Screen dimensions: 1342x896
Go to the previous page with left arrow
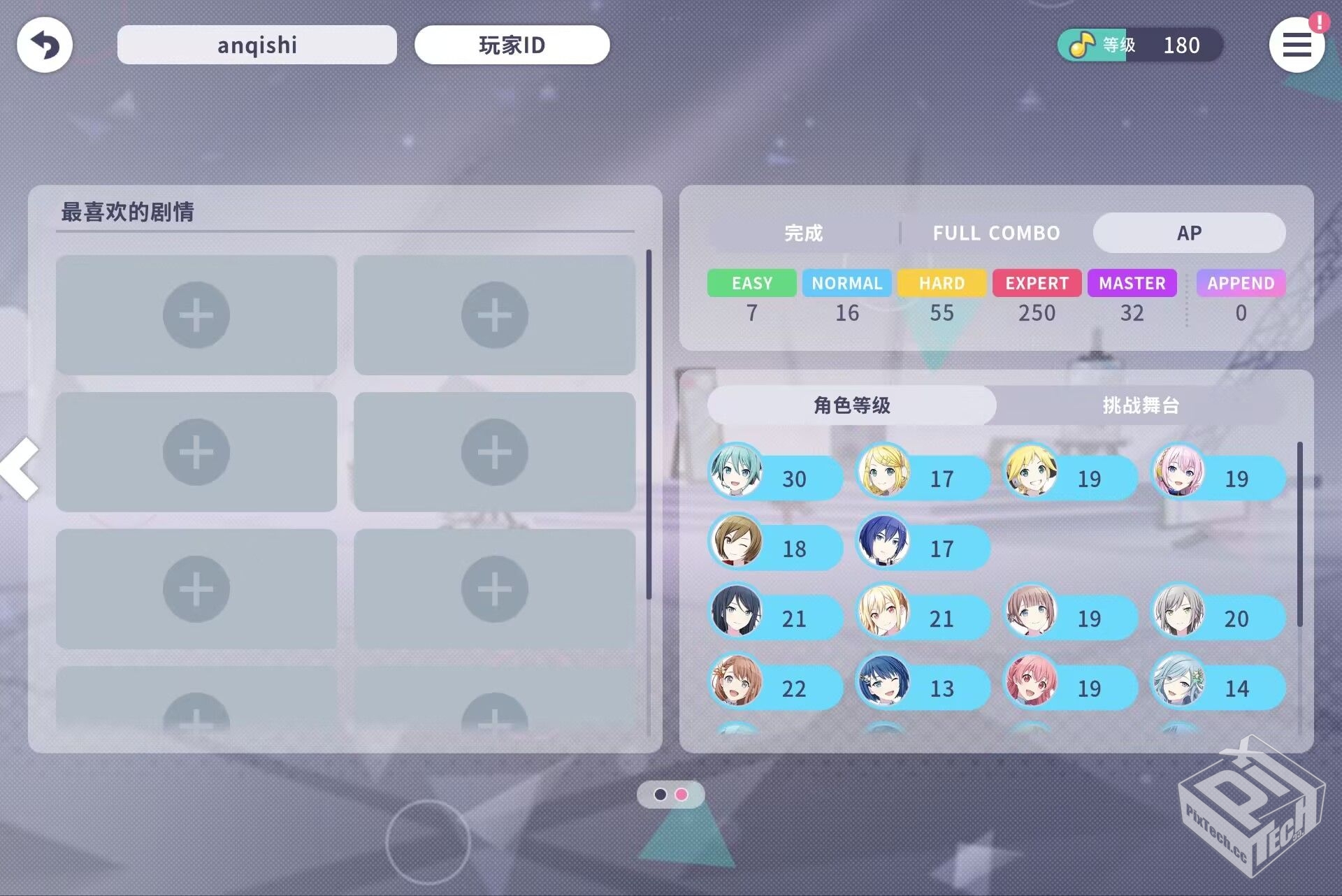(x=21, y=469)
